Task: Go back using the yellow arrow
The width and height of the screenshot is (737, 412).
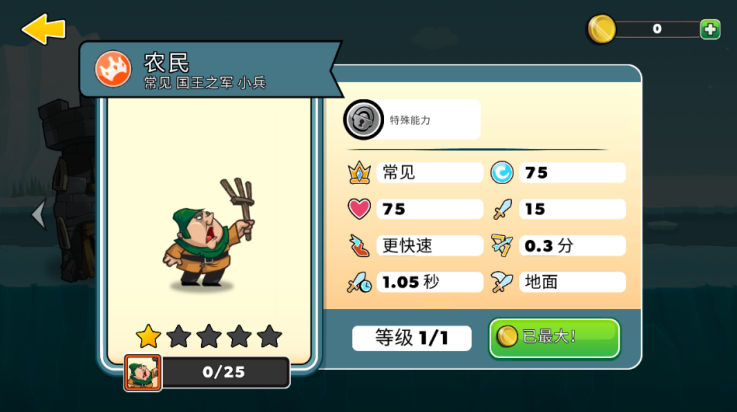Action: click(43, 28)
